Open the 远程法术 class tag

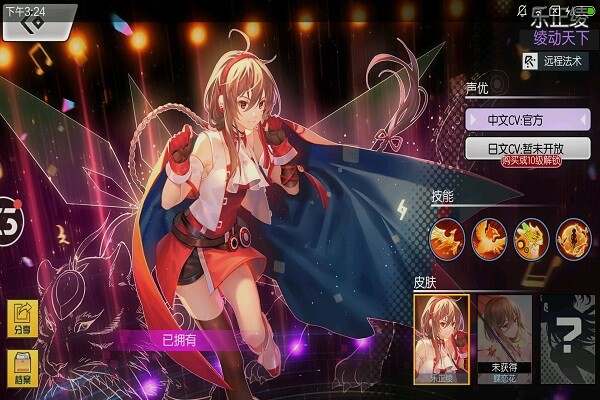[x=558, y=62]
